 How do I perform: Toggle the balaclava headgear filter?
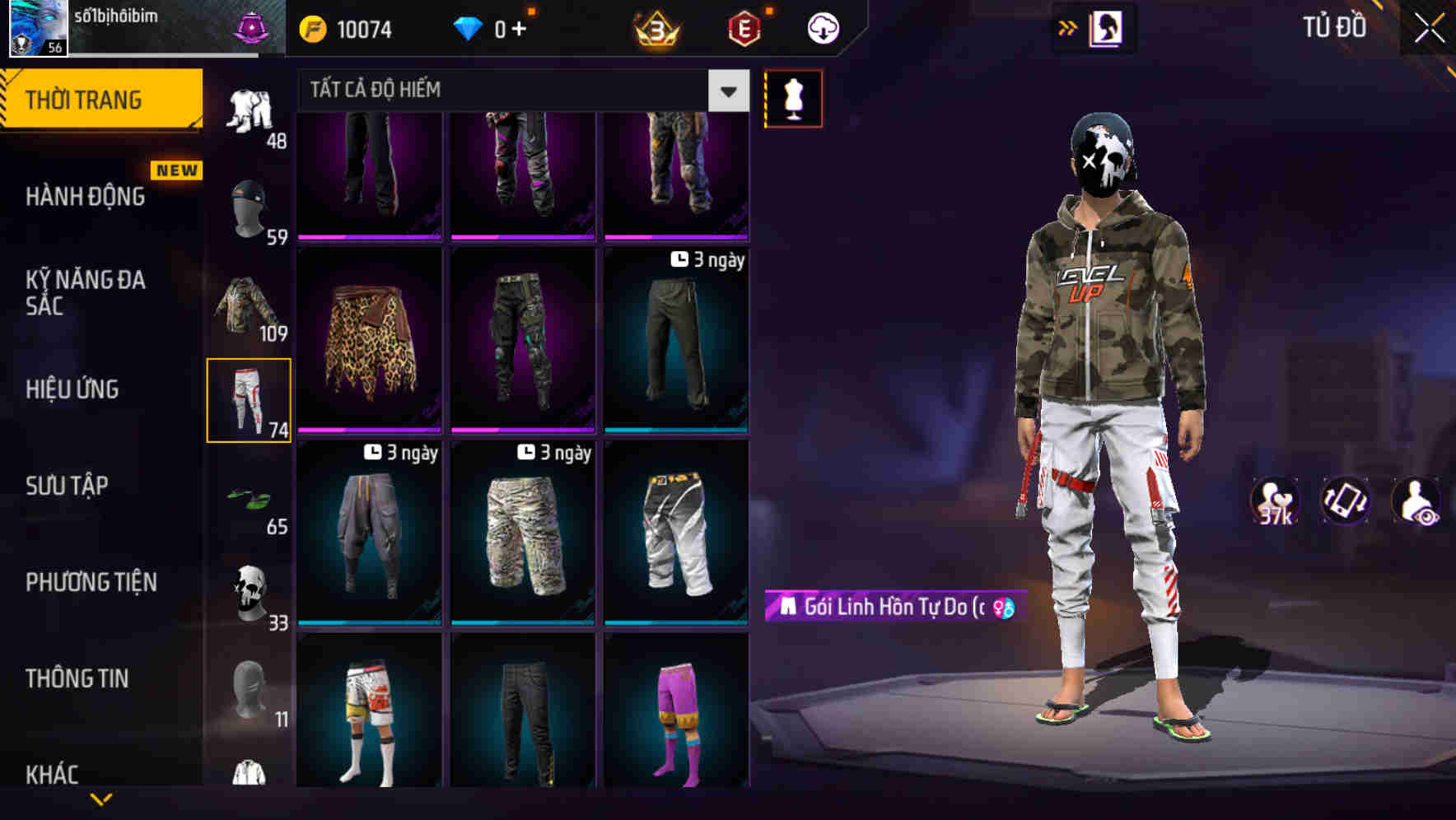(x=250, y=206)
